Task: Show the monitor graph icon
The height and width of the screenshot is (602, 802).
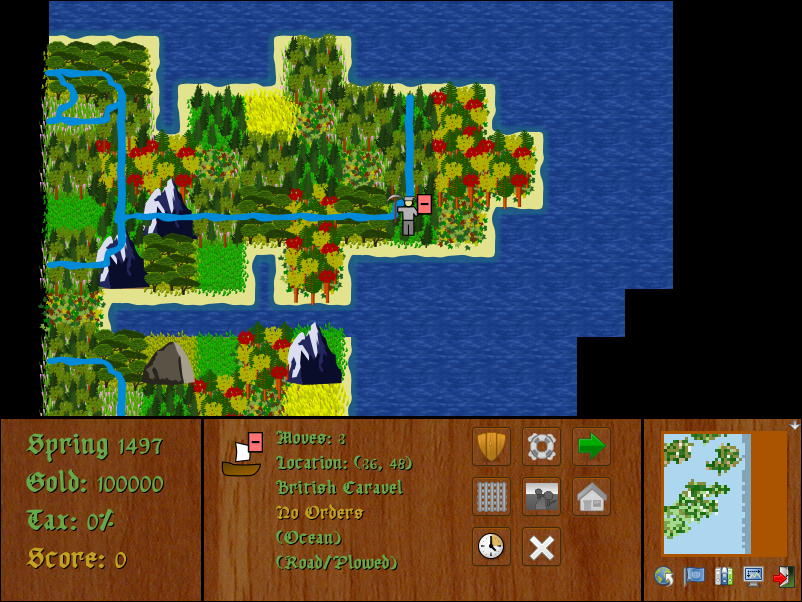Action: tap(753, 576)
